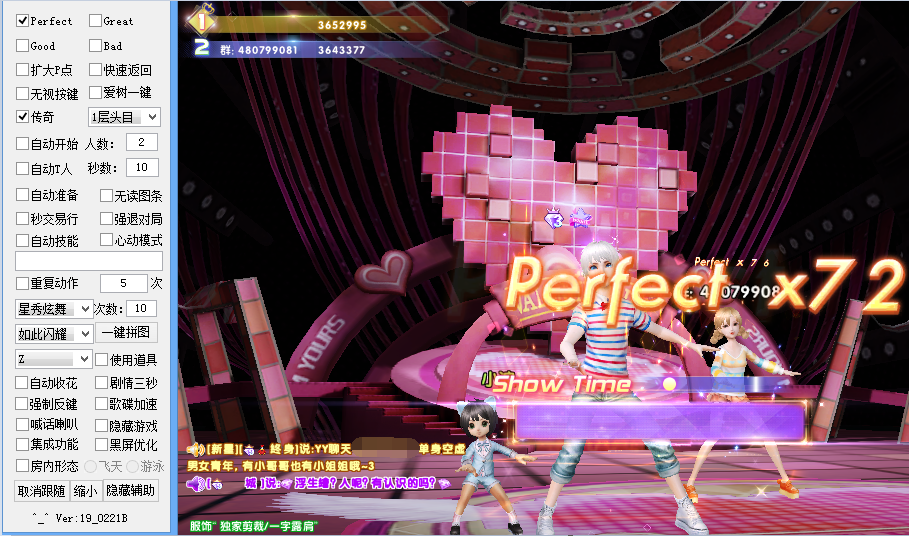Click the 取消跟随 button
The image size is (909, 536).
click(x=41, y=490)
